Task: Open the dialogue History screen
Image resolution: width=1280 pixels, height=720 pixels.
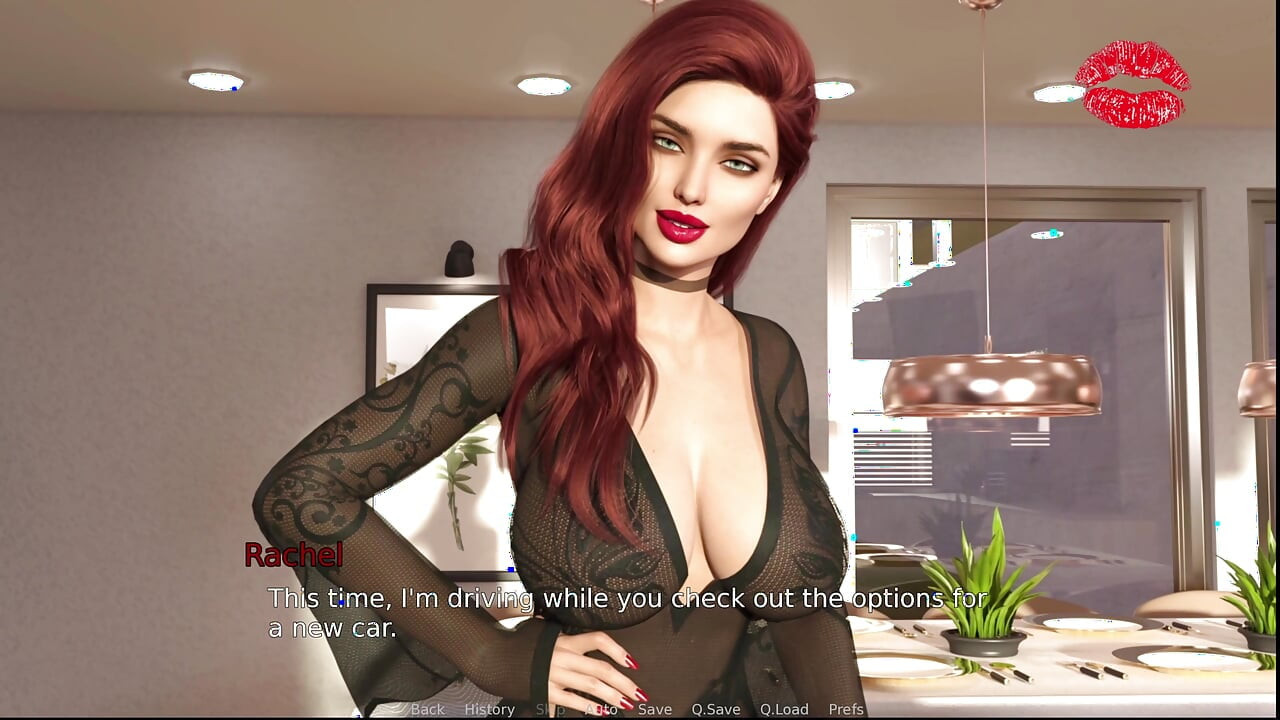Action: pos(489,709)
